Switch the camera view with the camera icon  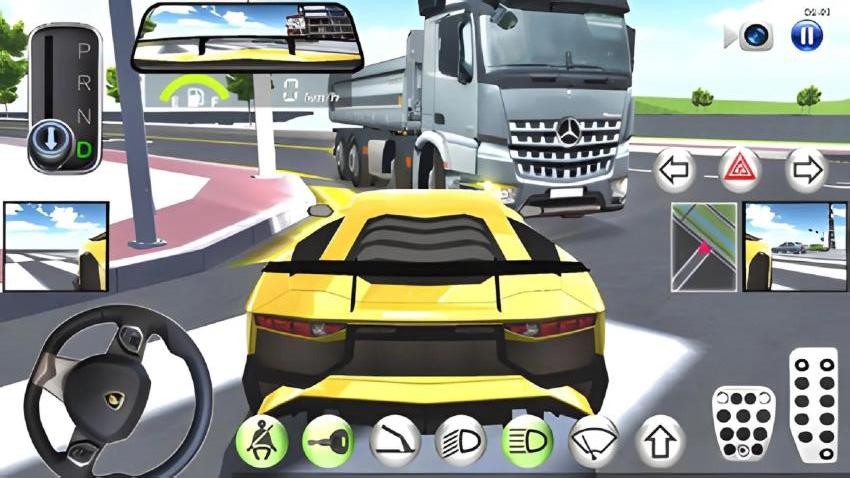coord(756,37)
